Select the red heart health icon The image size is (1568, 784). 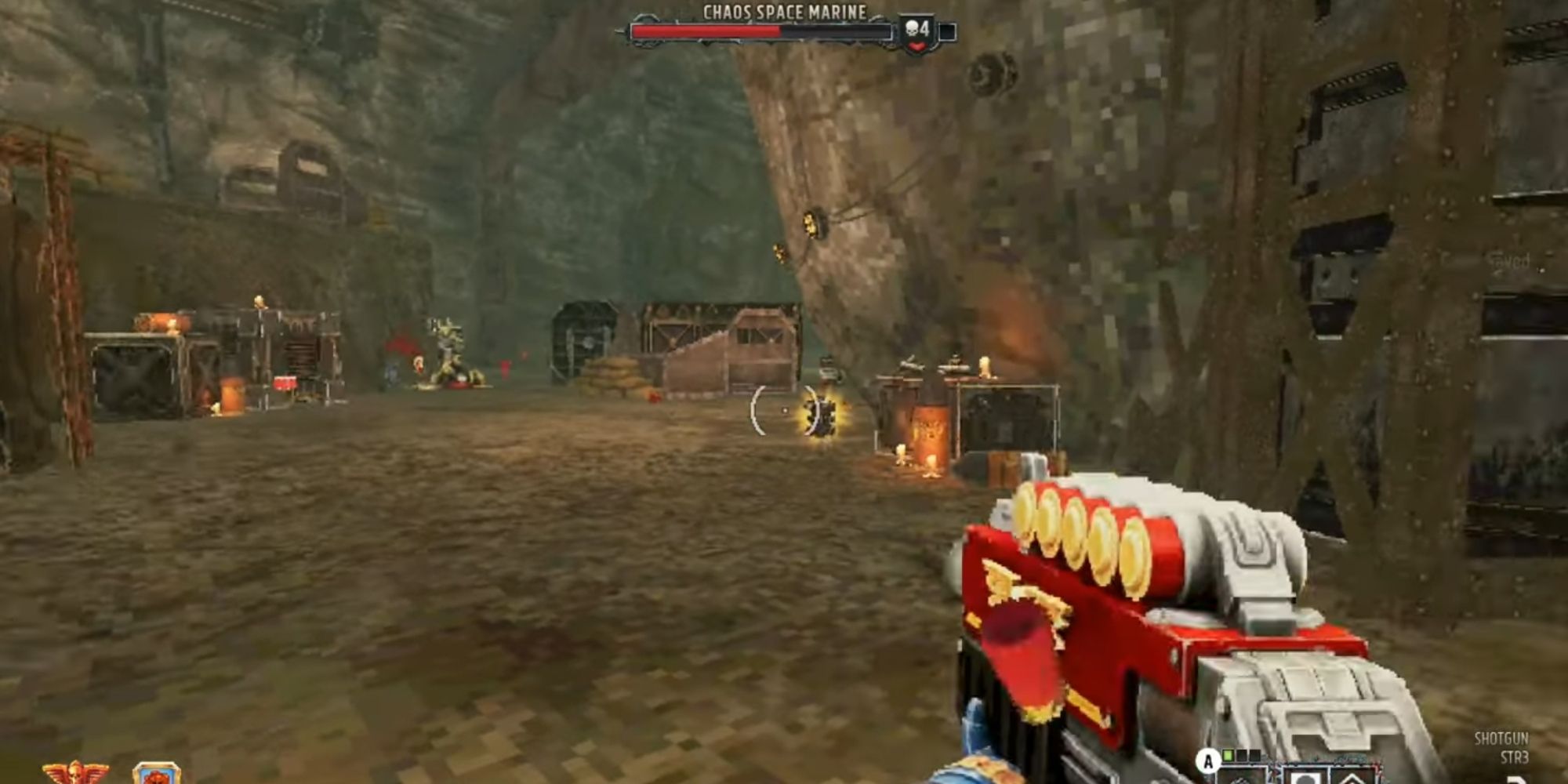coord(917,45)
